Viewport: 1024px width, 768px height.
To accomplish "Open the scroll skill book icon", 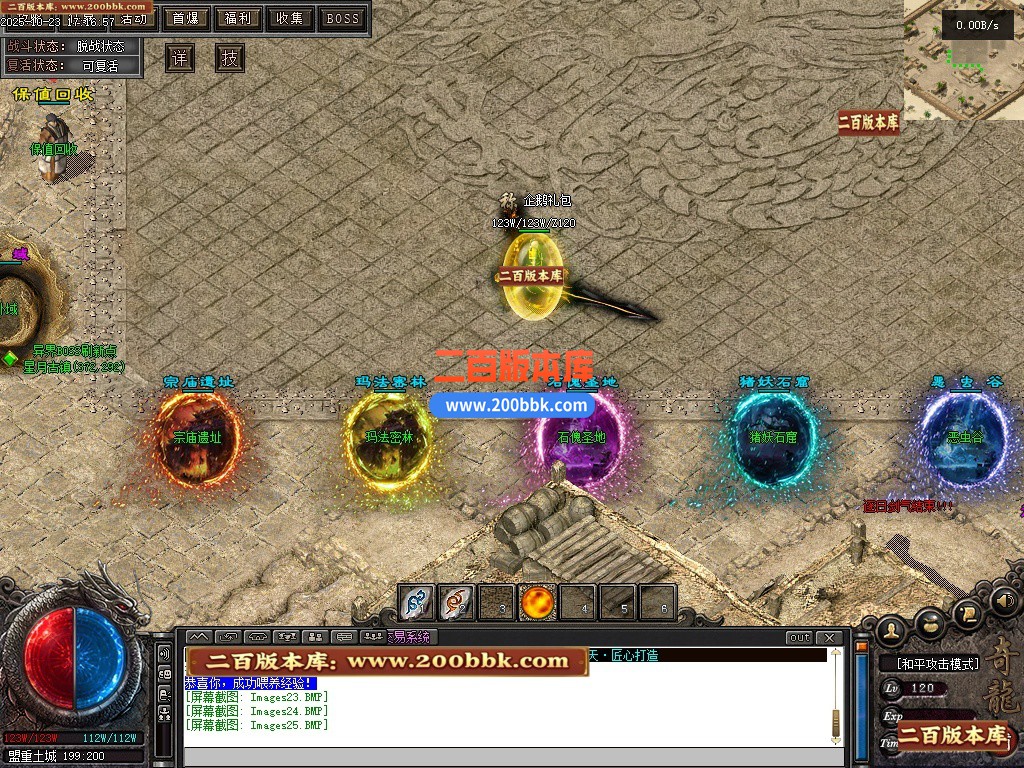I will point(967,612).
